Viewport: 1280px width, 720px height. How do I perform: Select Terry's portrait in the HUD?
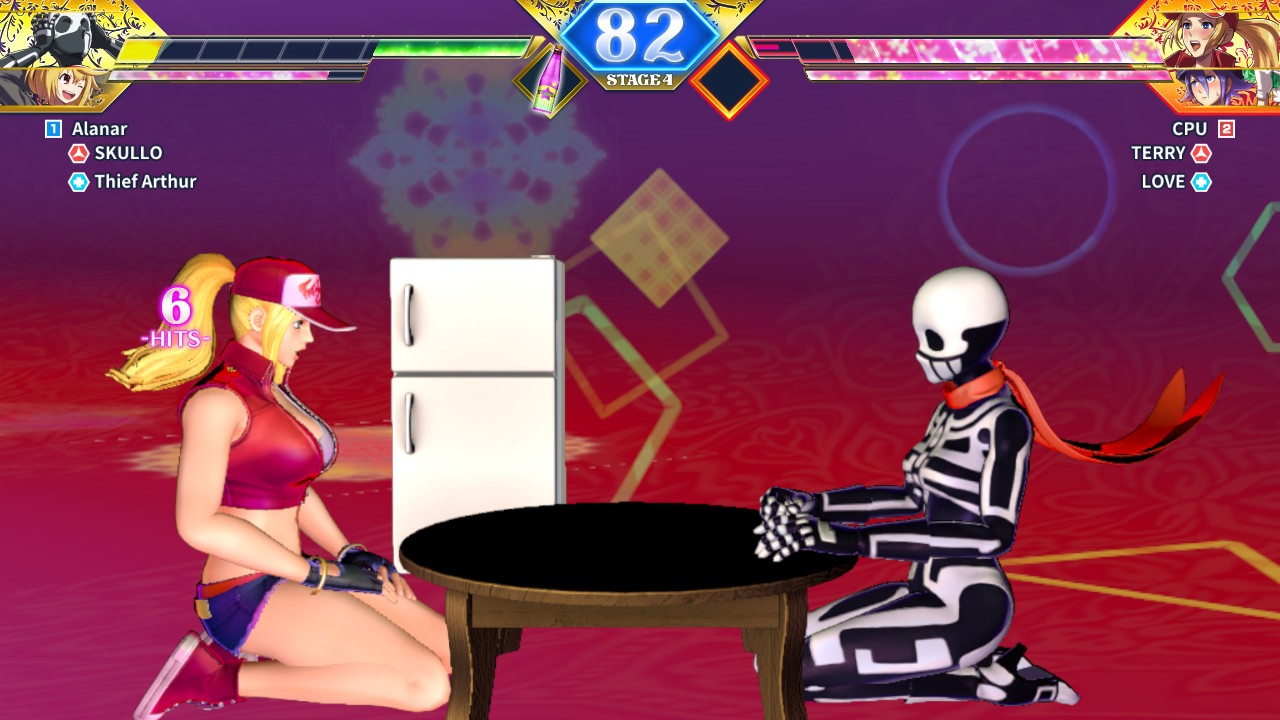coord(1213,35)
